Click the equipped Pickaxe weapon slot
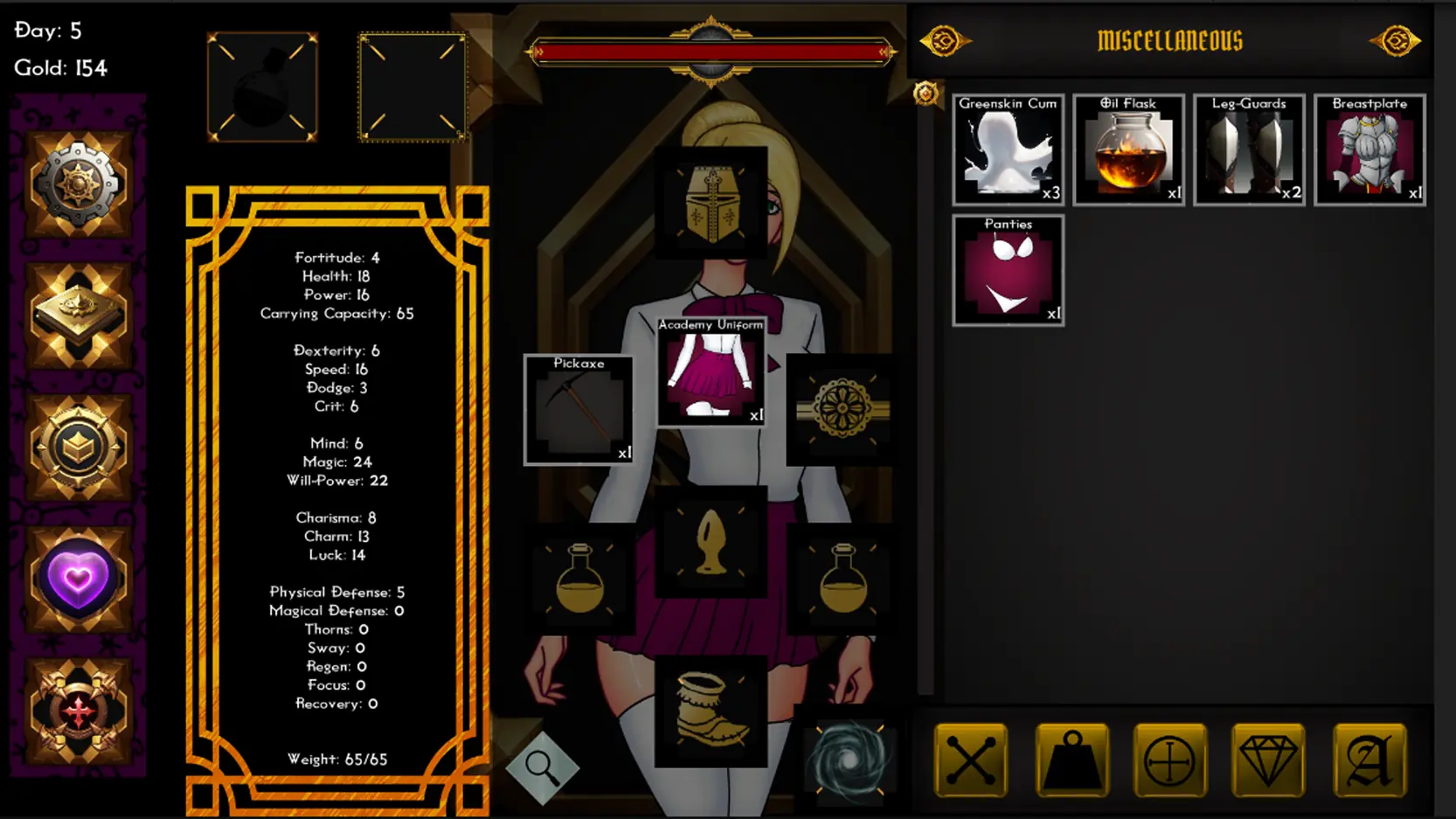Image resolution: width=1456 pixels, height=819 pixels. [579, 409]
